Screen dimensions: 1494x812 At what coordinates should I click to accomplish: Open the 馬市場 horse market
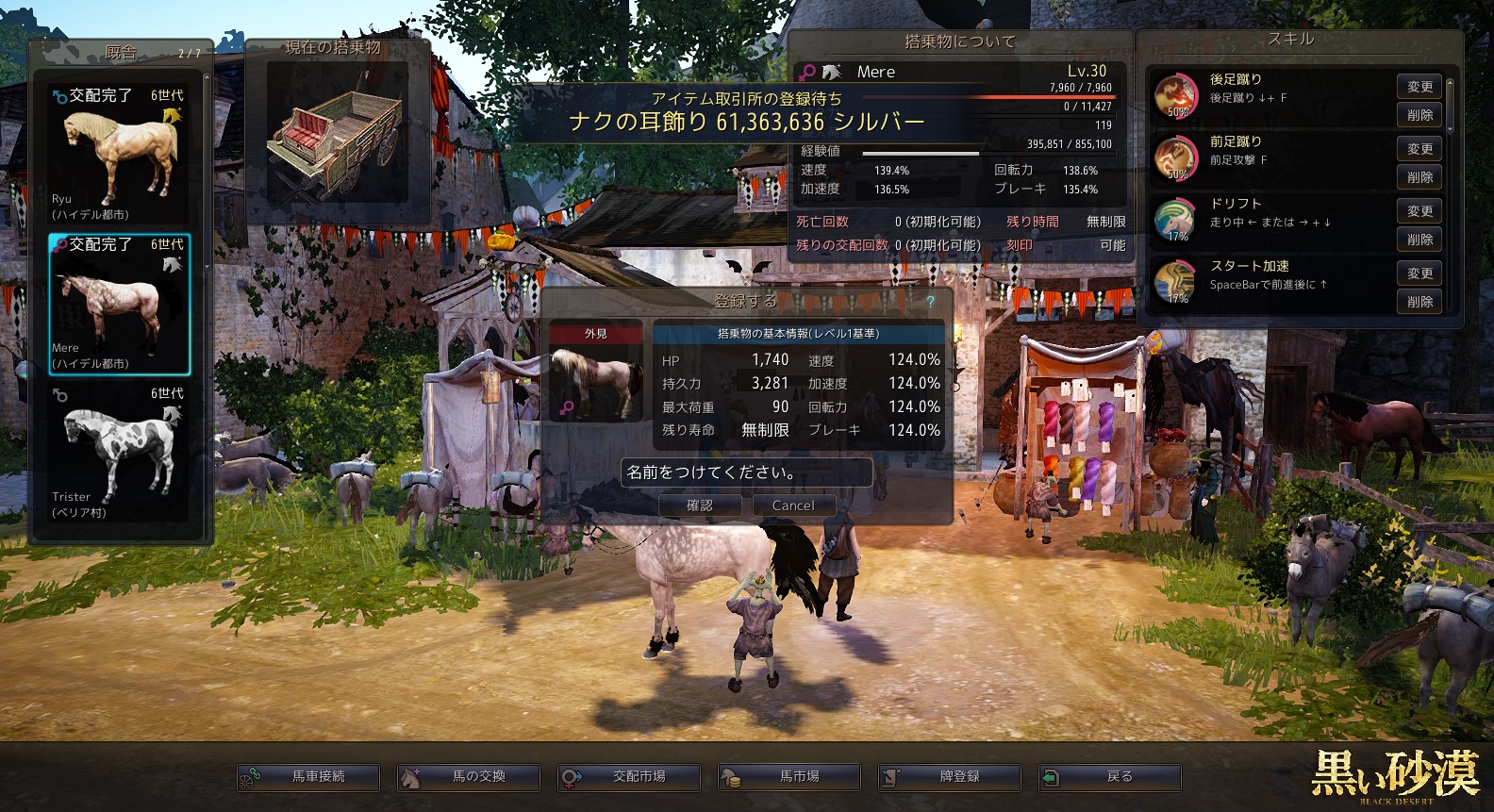789,777
